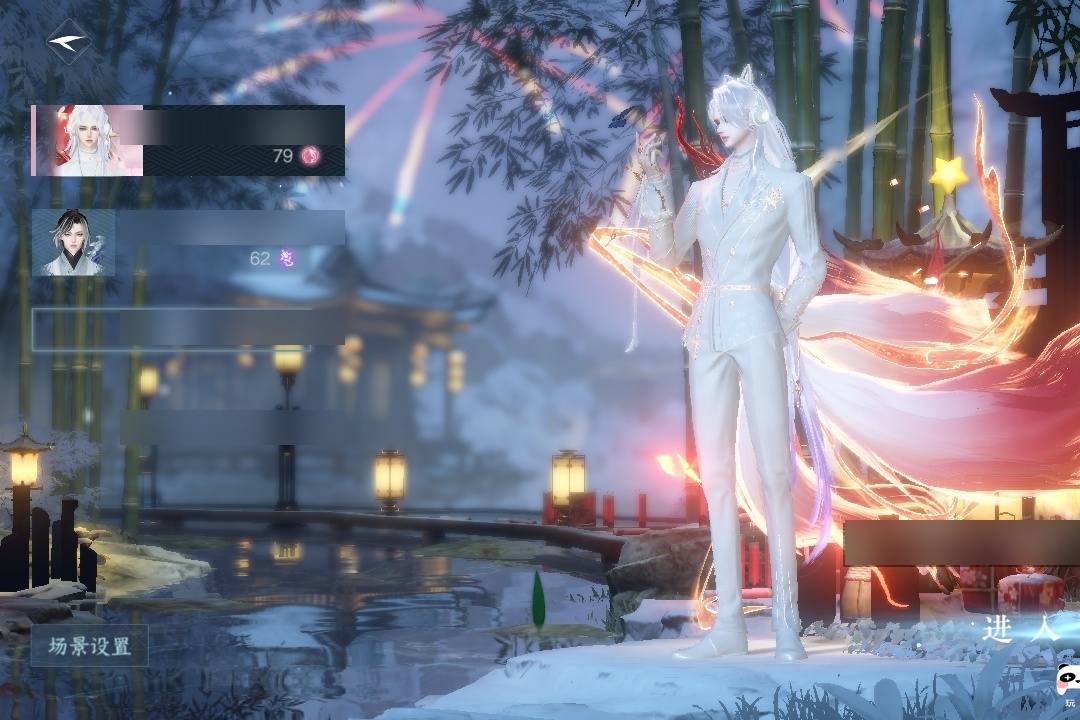1080x720 pixels.
Task: Click 进入 to enter the game
Action: [1018, 629]
